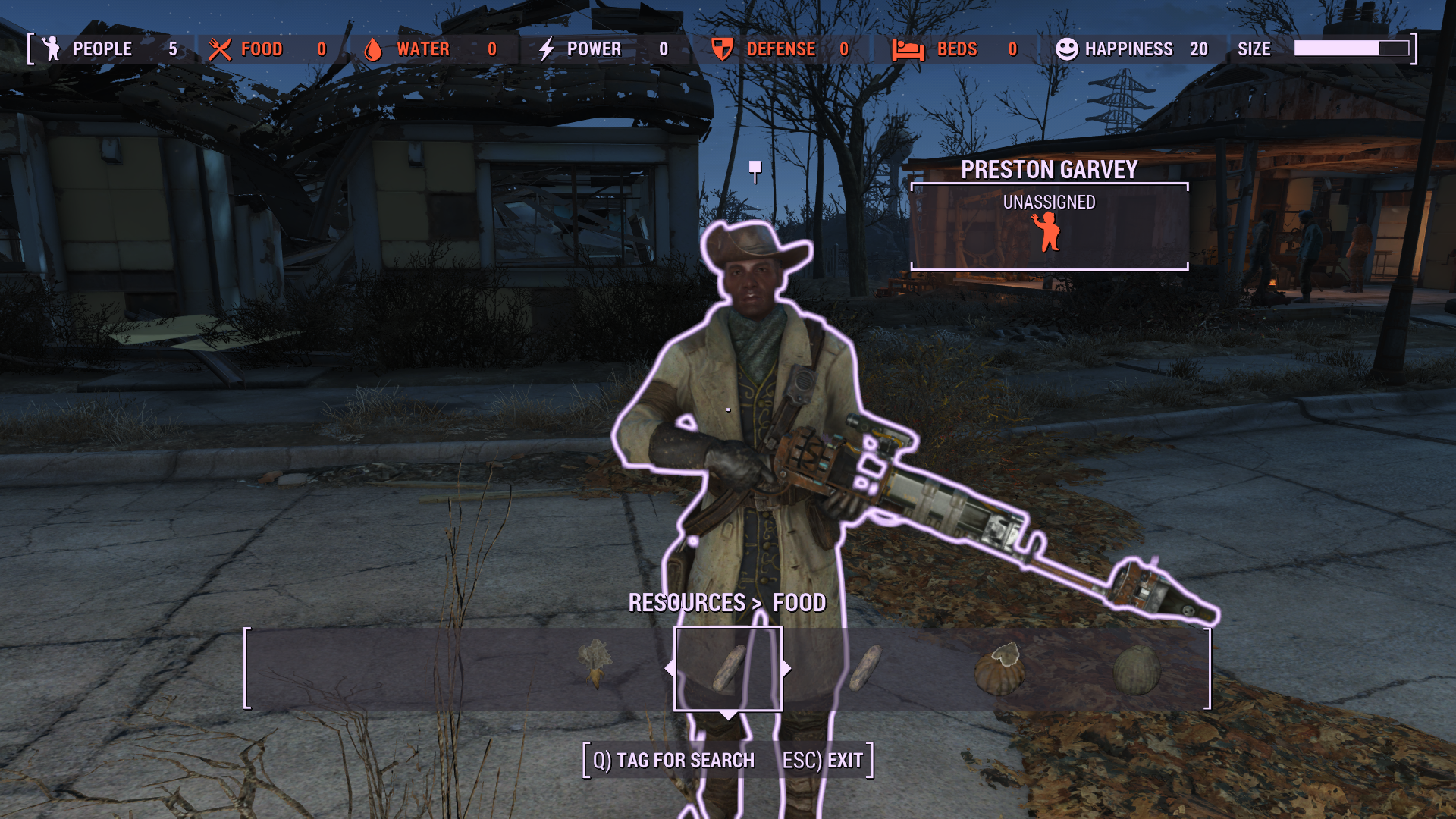Click the map marker pin above Preston
The image size is (1456, 819).
click(755, 168)
